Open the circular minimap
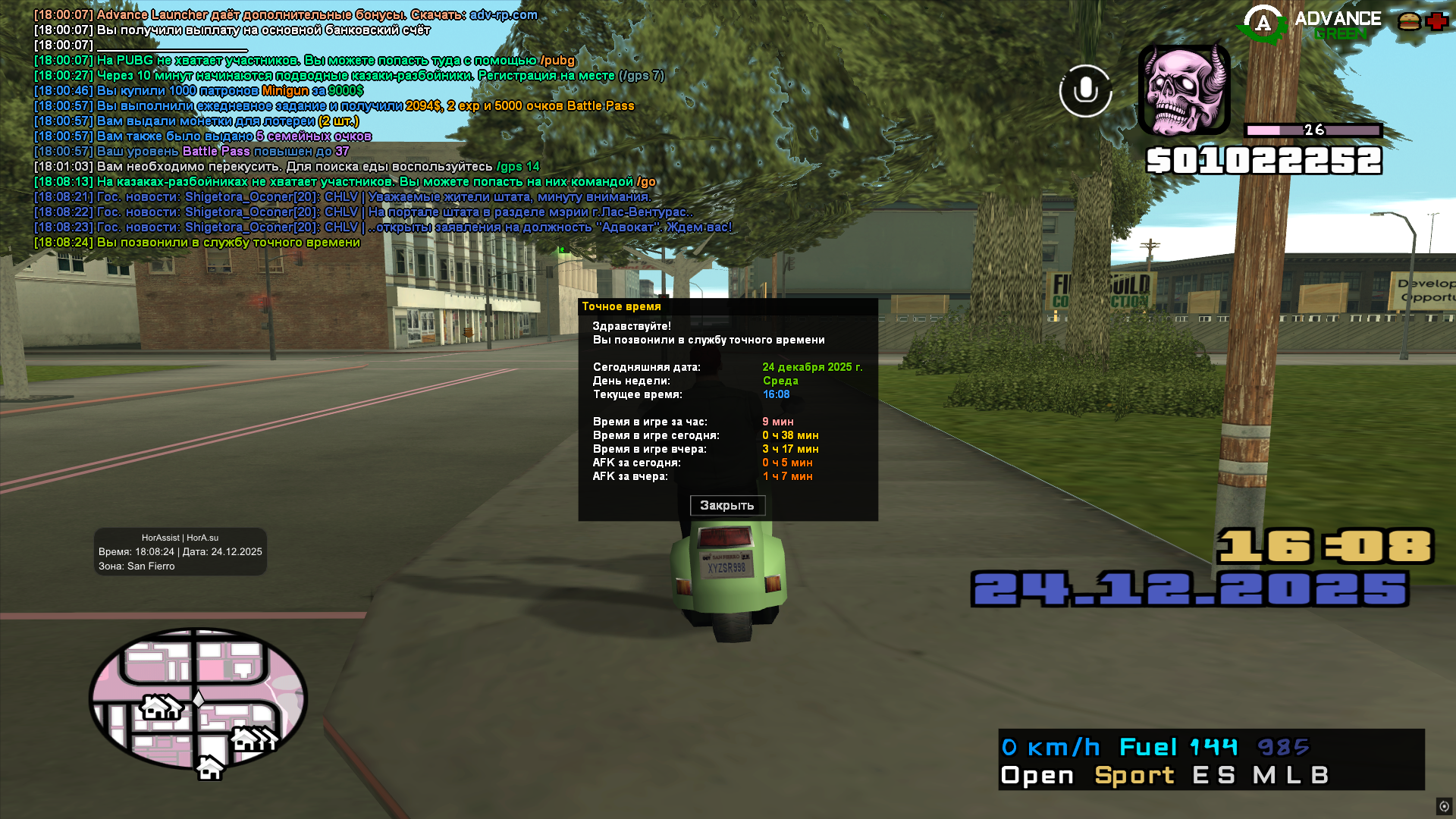The width and height of the screenshot is (1456, 819). [198, 698]
